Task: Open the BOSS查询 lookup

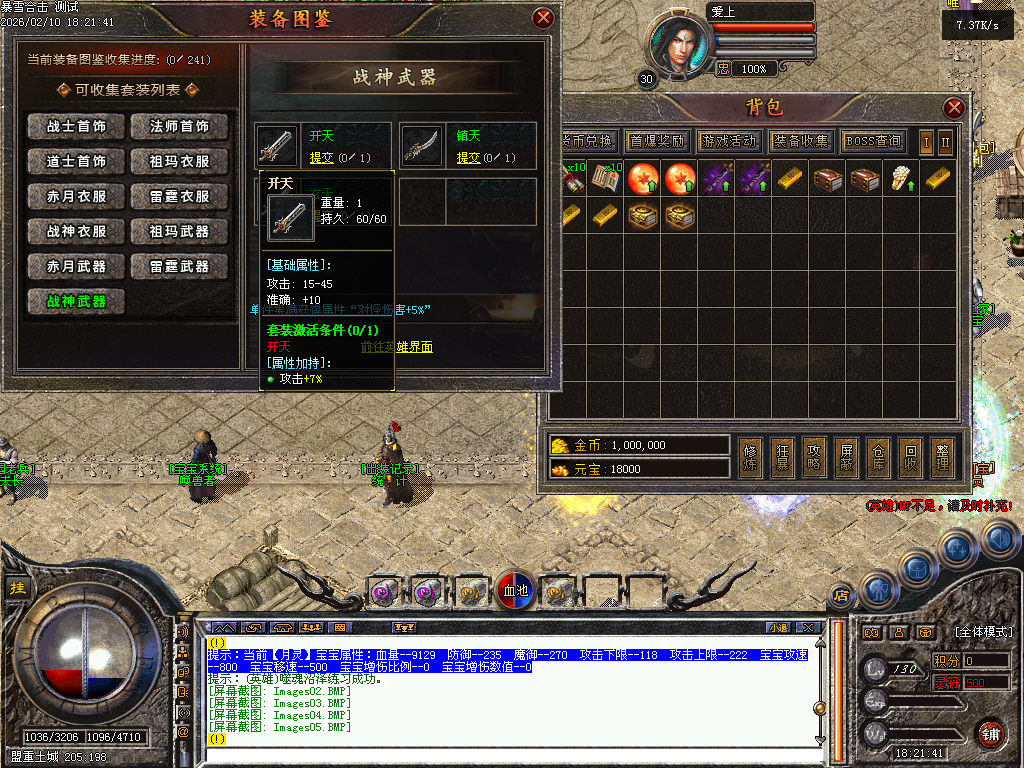Action: [x=873, y=141]
